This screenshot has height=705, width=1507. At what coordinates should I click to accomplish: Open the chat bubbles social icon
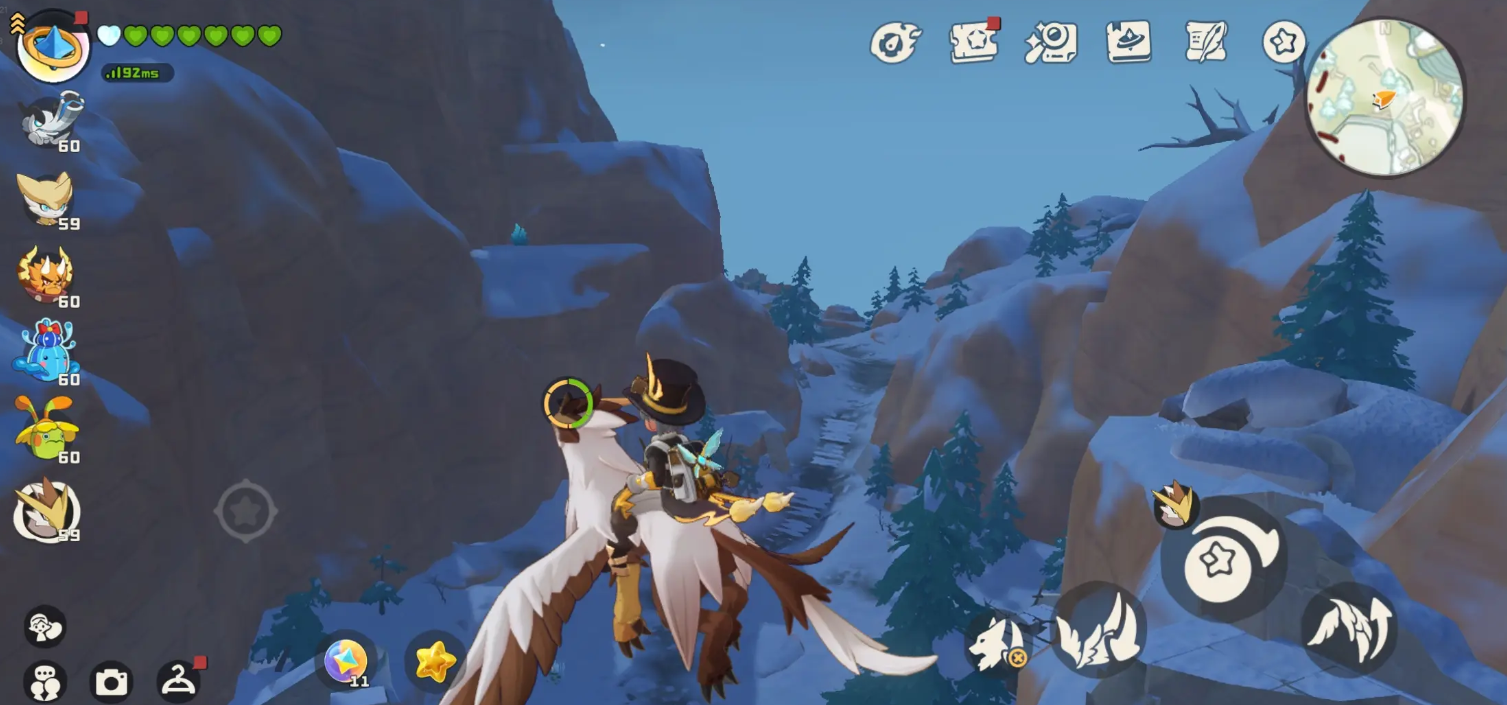tap(44, 682)
